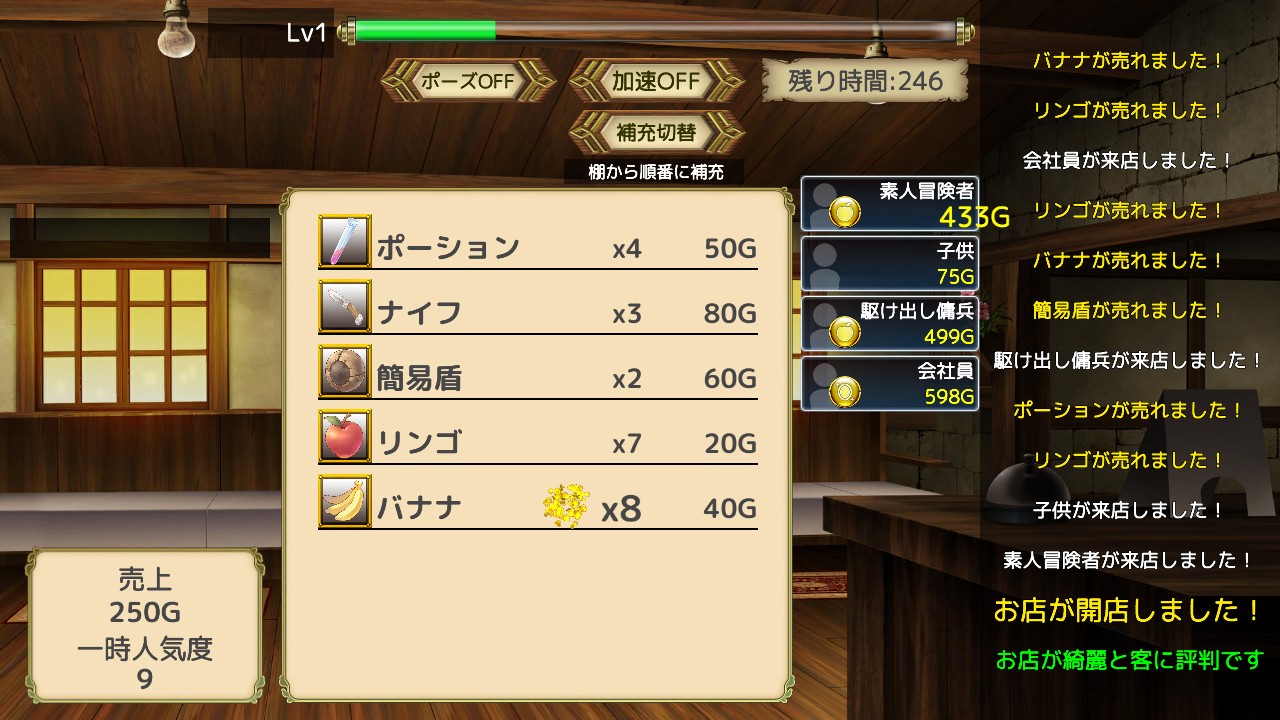The image size is (1280, 720).
Task: Select the 素人冒険者 customer panel
Action: (x=889, y=204)
